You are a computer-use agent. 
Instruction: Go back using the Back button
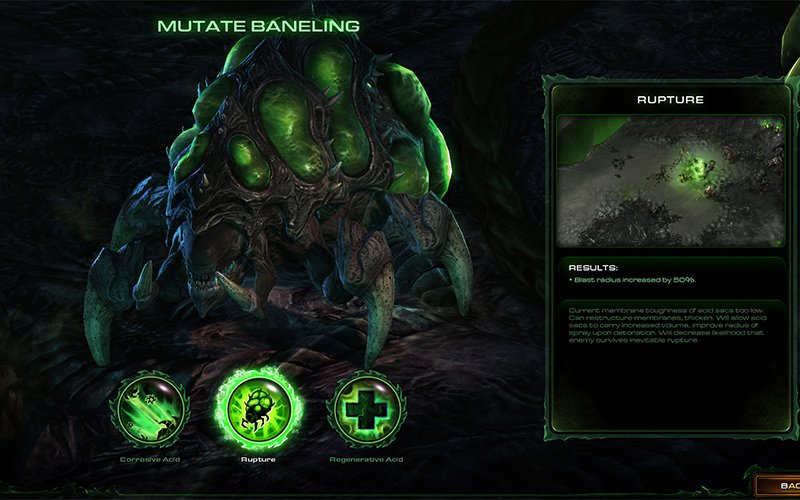pos(781,485)
